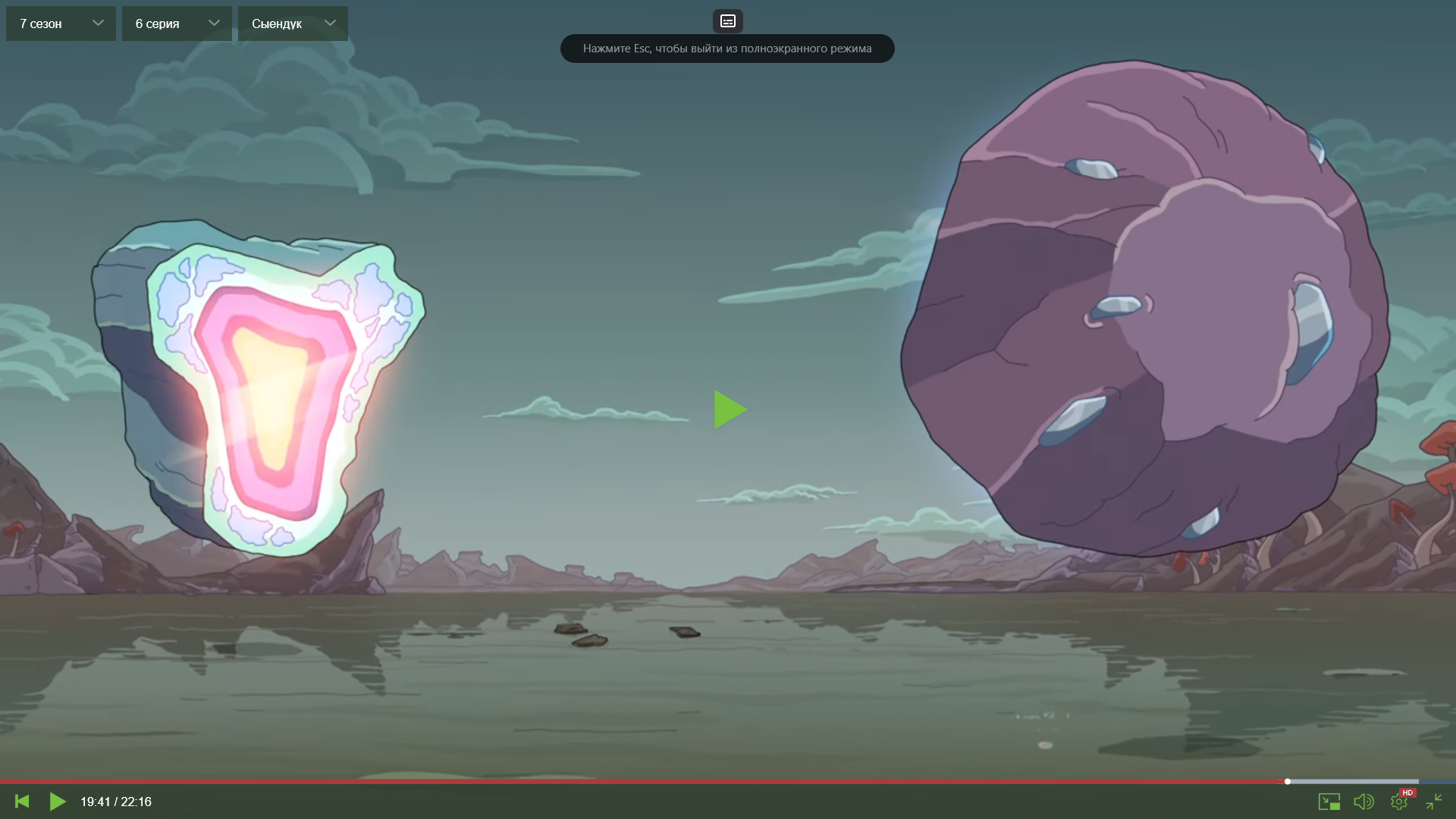Enable picture-in-picture mode
Screen dimensions: 1456x819
pos(1329,802)
